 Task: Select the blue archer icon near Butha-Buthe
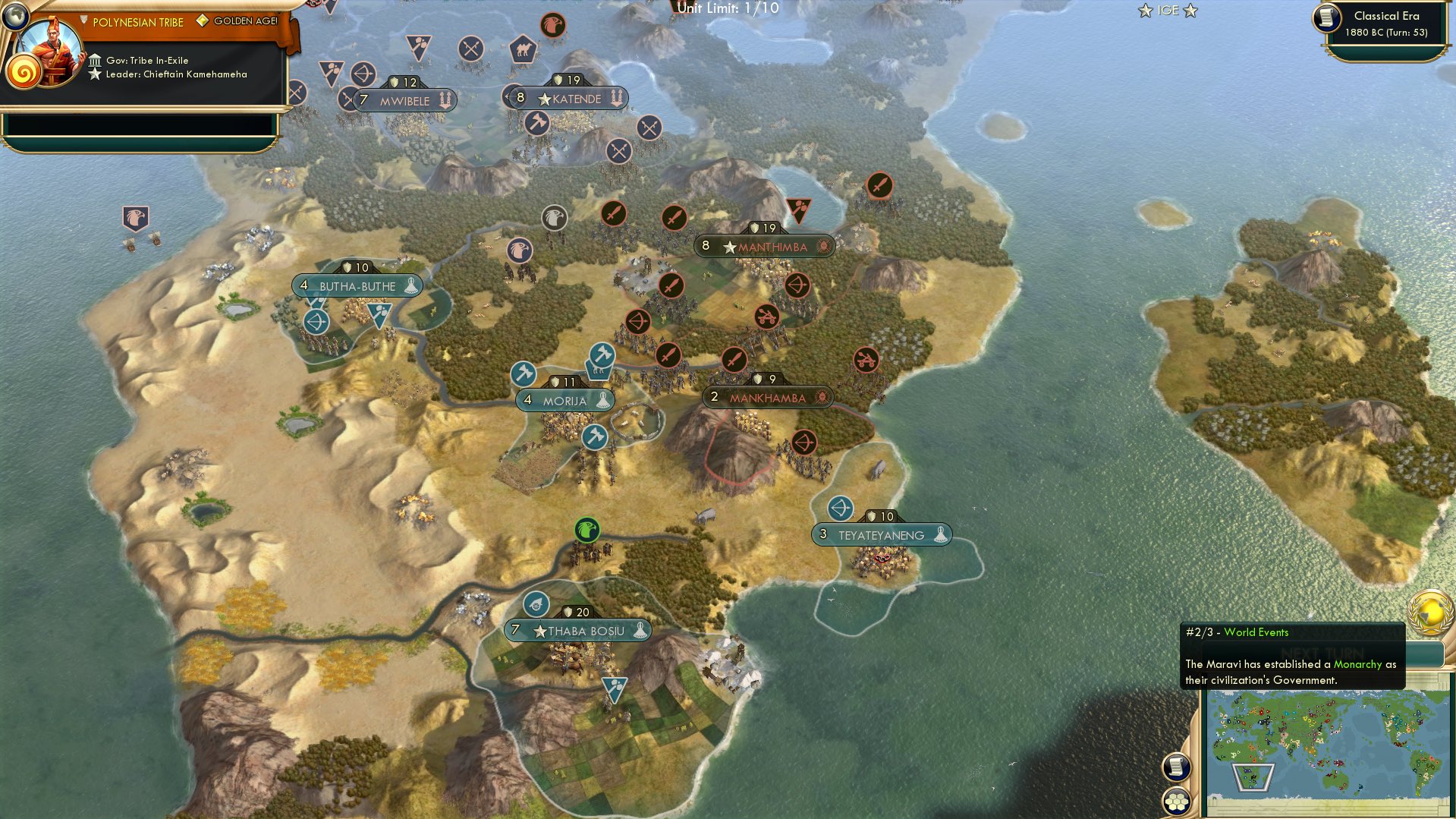[x=316, y=321]
